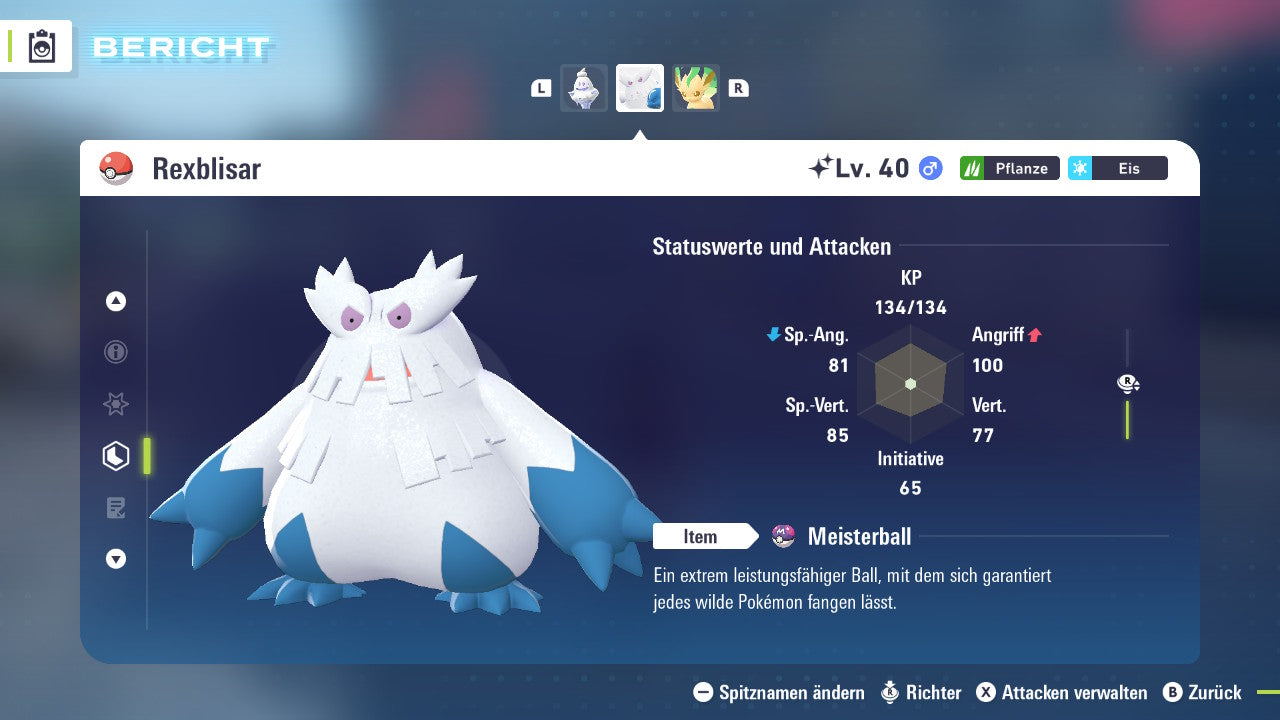The image size is (1280, 720).
Task: Open the Pokémon info panel via the sidebar info icon
Action: (115, 352)
